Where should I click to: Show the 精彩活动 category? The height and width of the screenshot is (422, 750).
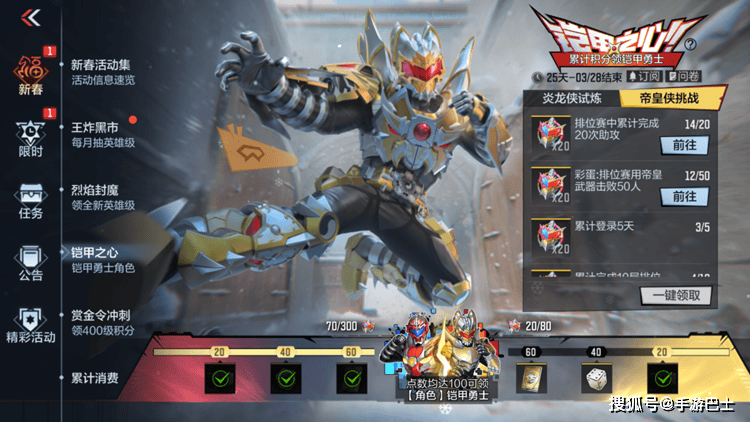31,324
